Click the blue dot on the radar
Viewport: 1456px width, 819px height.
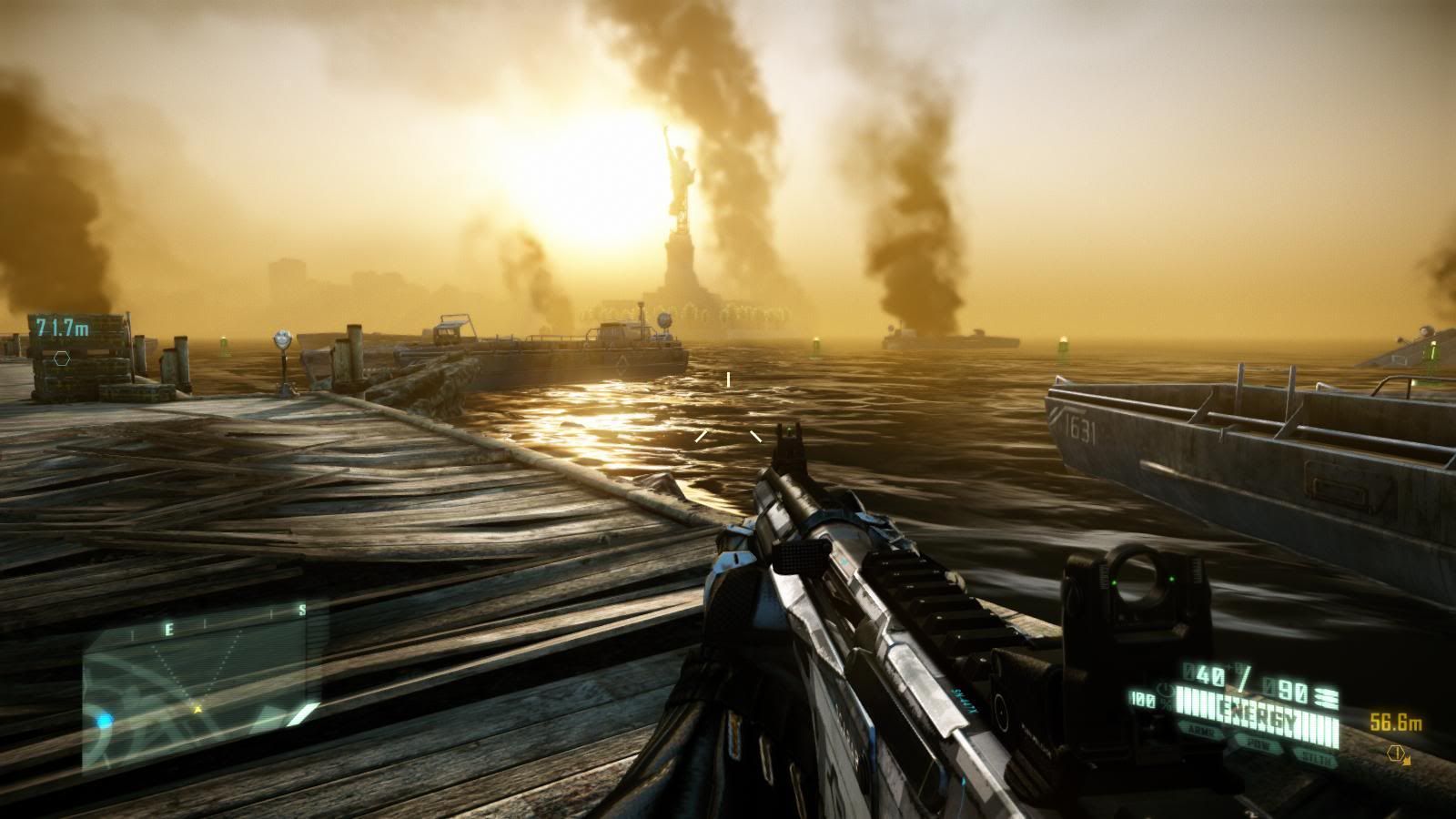(104, 721)
